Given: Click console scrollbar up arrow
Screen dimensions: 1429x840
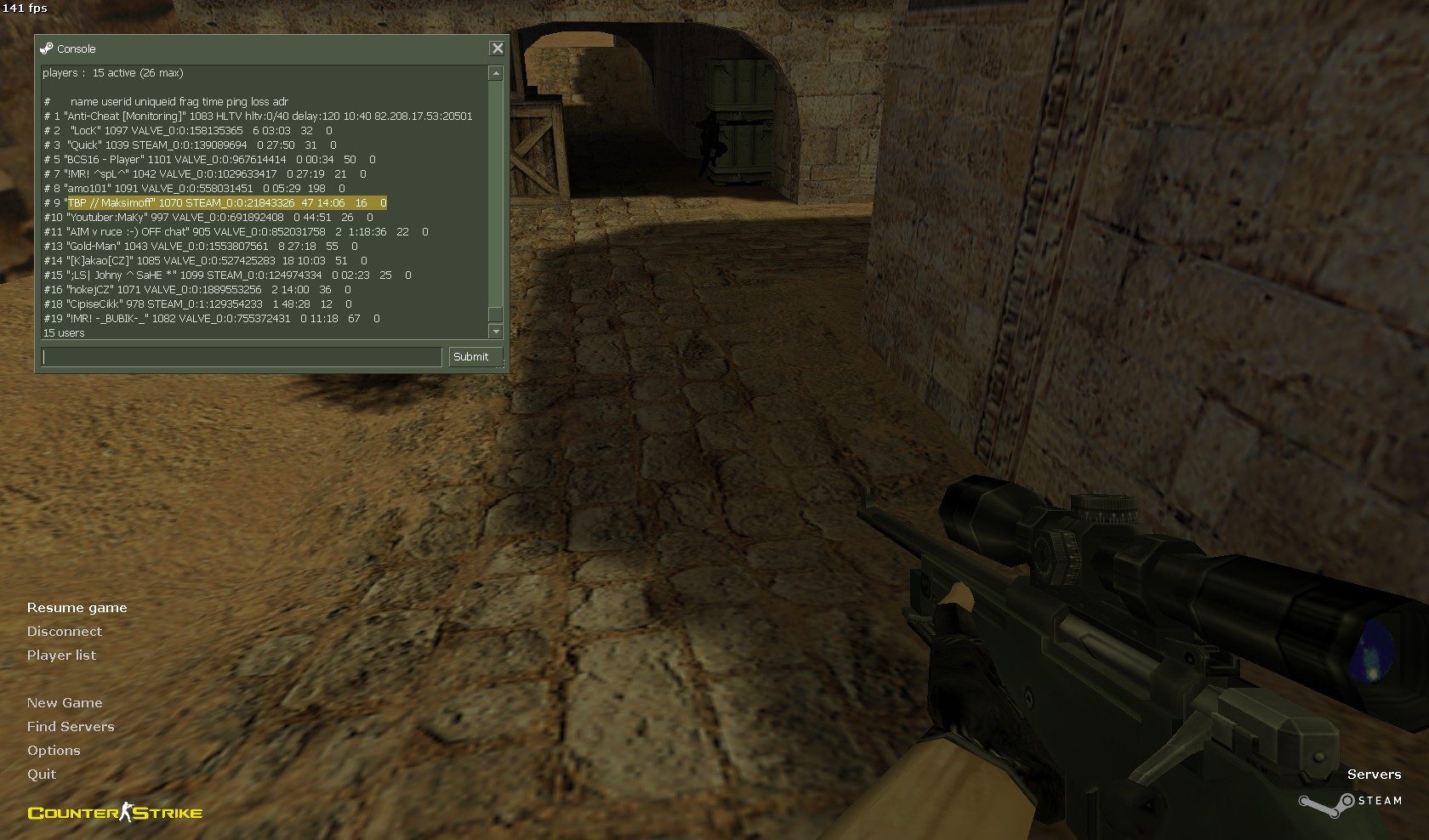Looking at the screenshot, I should click(496, 74).
